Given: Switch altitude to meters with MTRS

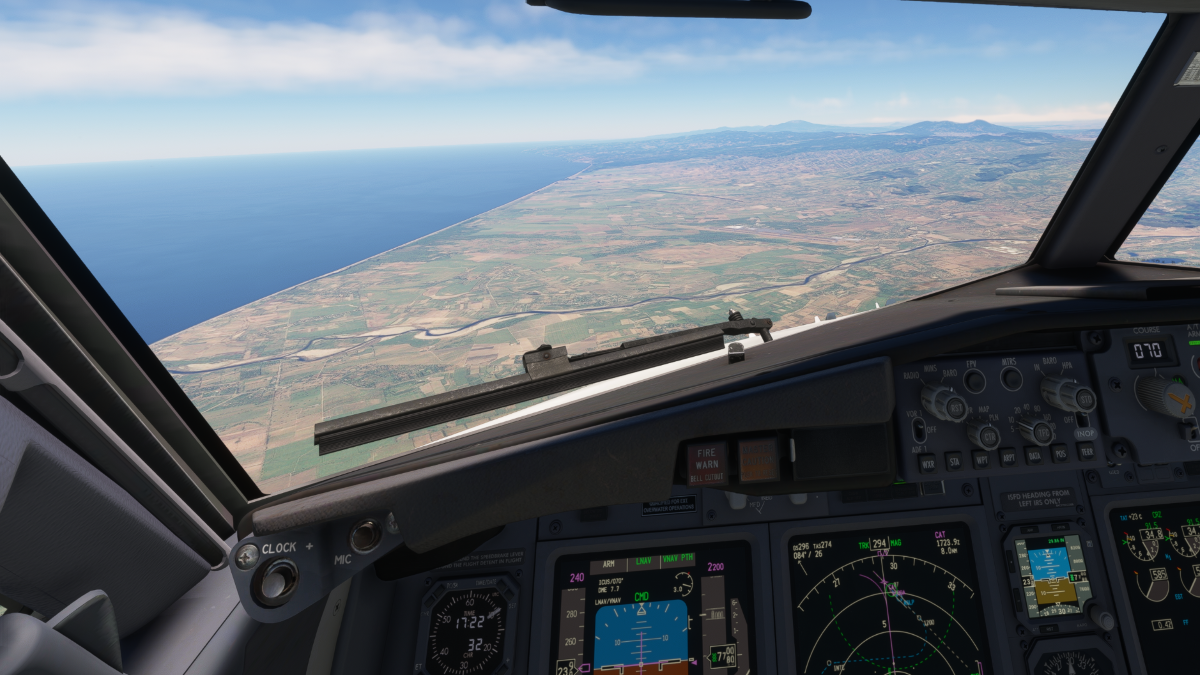Looking at the screenshot, I should pos(1011,378).
